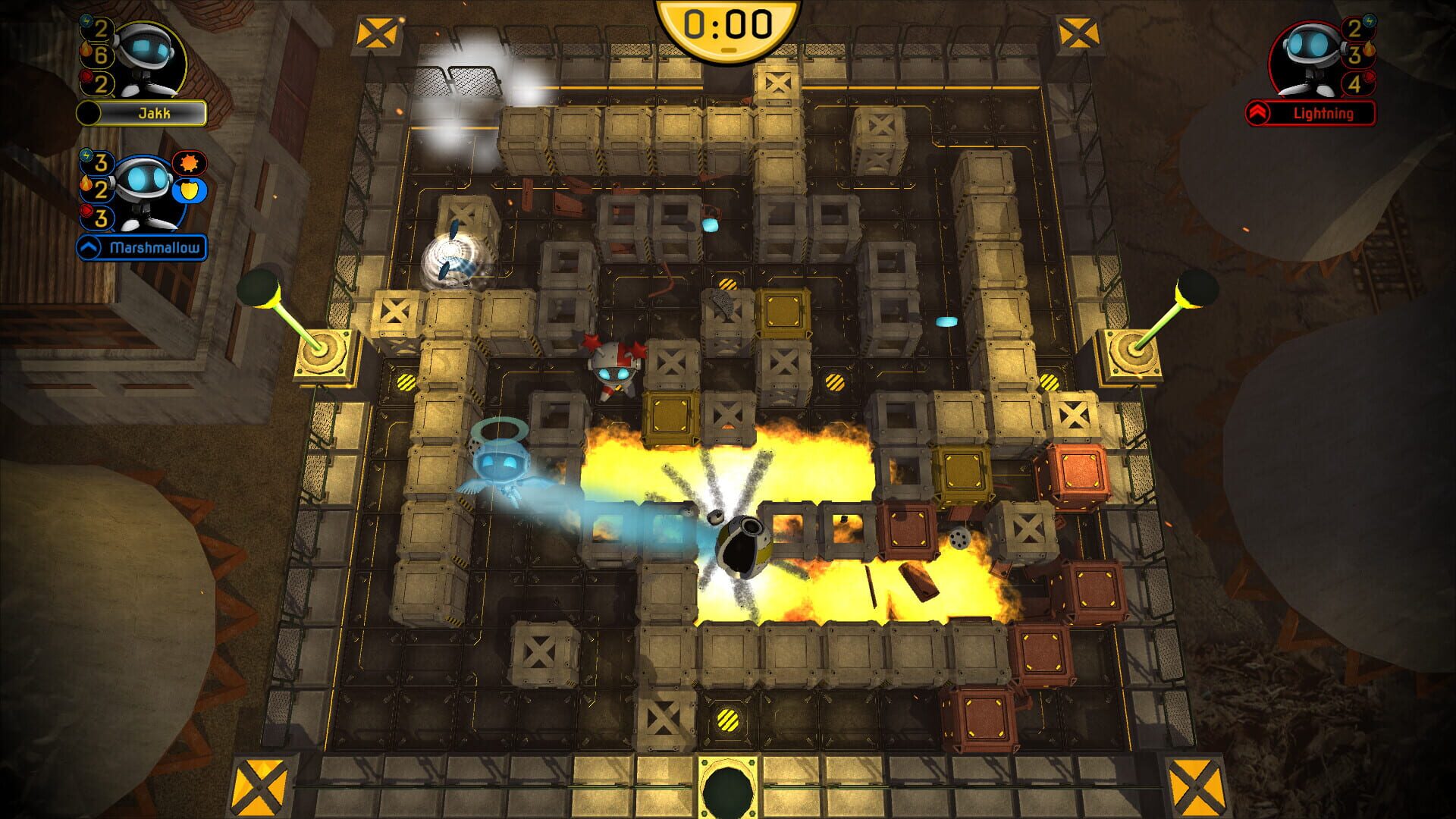Click Marshmallow's orange spiked burst power-up icon
The height and width of the screenshot is (819, 1456).
(189, 163)
